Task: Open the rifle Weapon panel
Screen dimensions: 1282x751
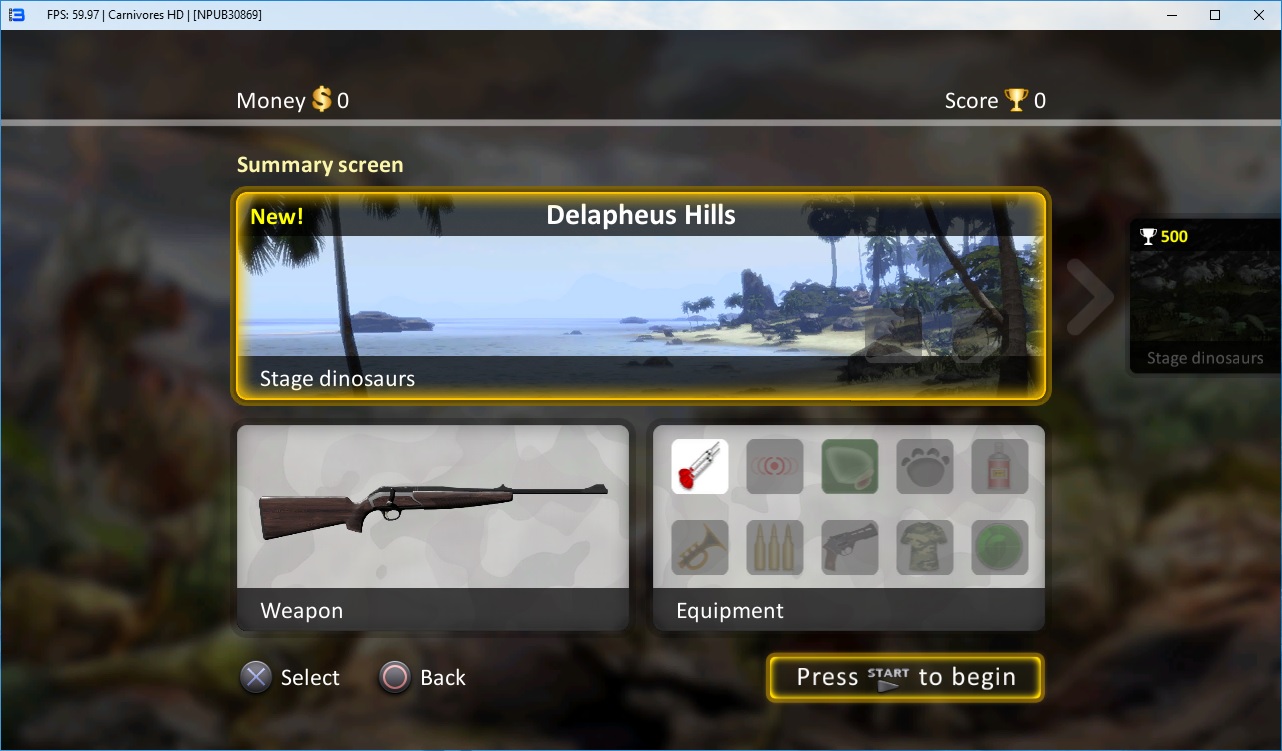Action: coord(432,527)
